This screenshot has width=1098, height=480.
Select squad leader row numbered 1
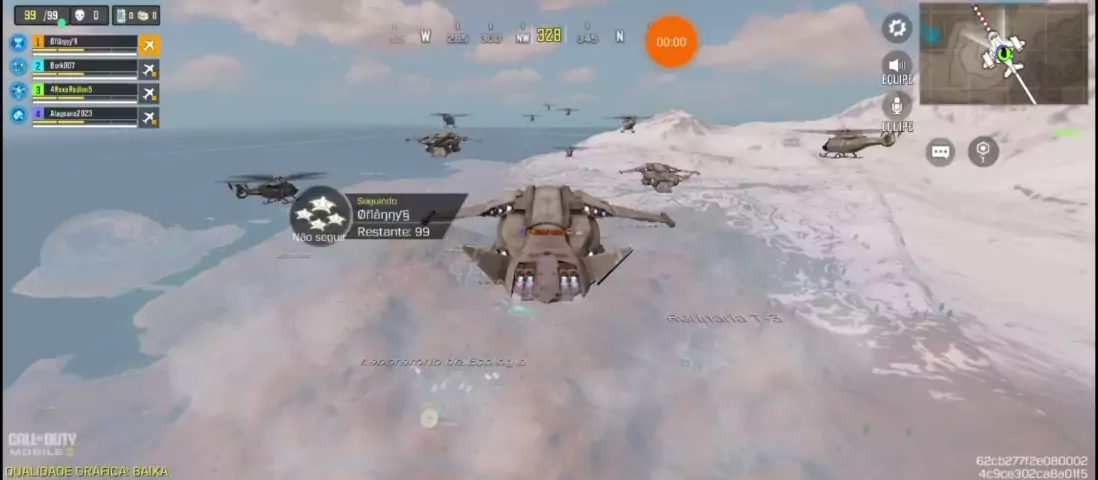pos(84,43)
